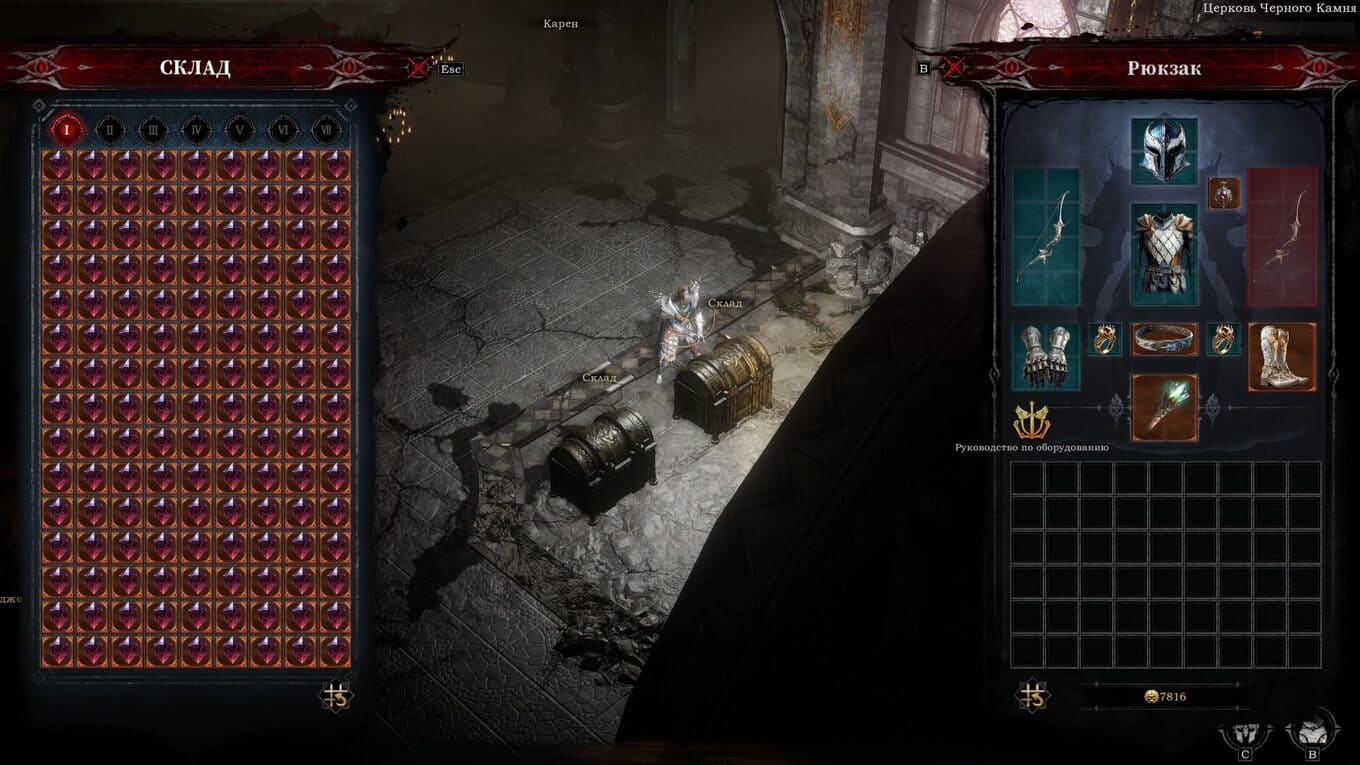
Task: Pick the red gem amulet slot
Action: [x=1224, y=192]
